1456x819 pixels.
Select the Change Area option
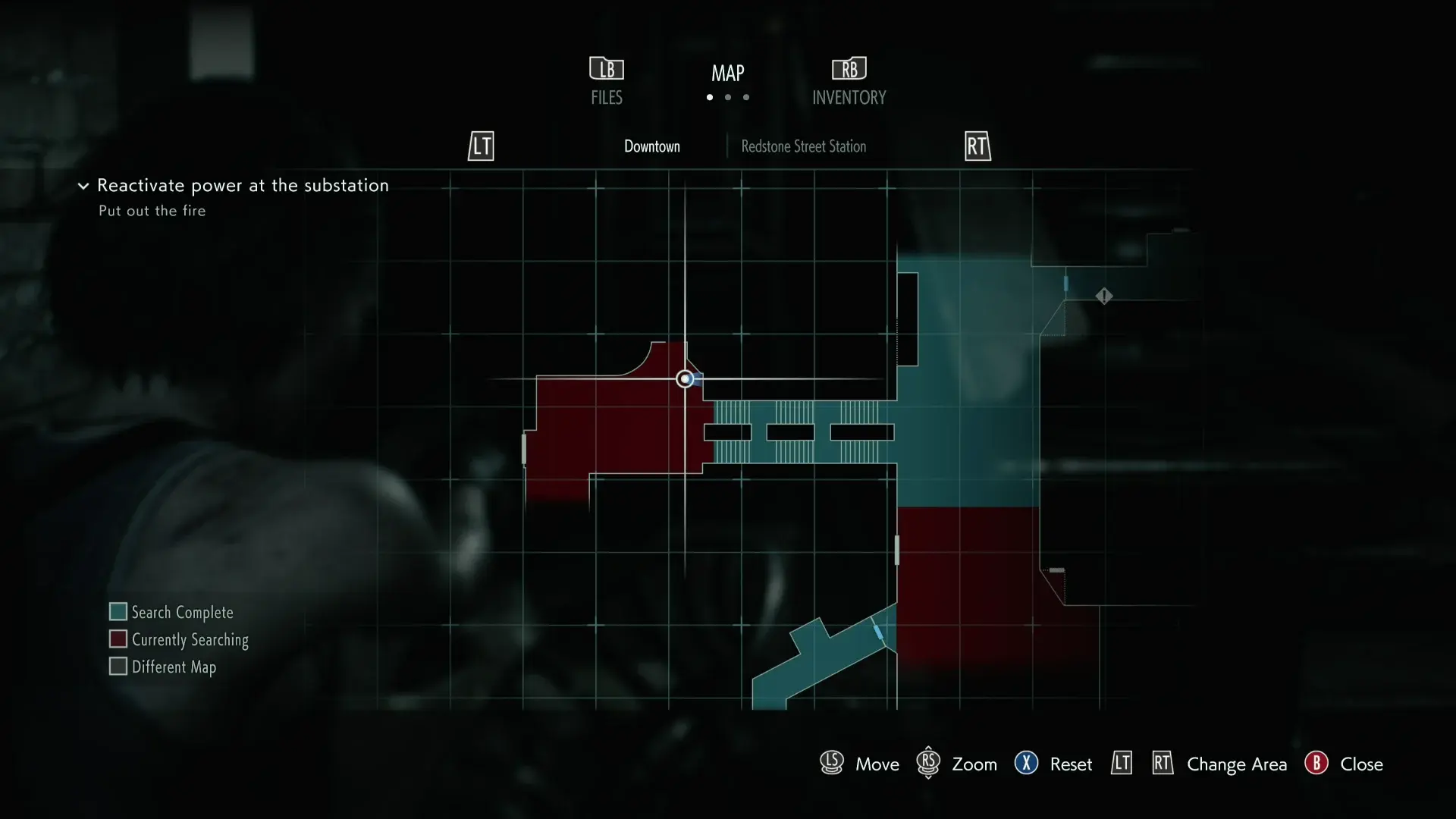coord(1236,764)
